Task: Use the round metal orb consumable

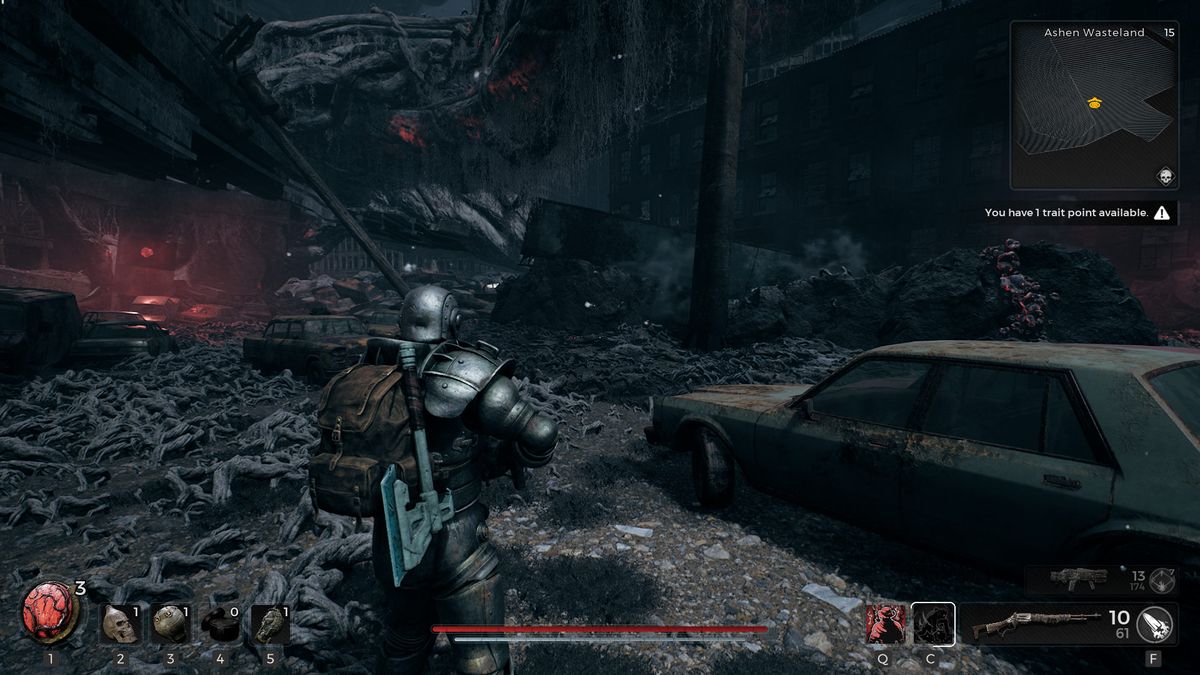Action: [170, 624]
